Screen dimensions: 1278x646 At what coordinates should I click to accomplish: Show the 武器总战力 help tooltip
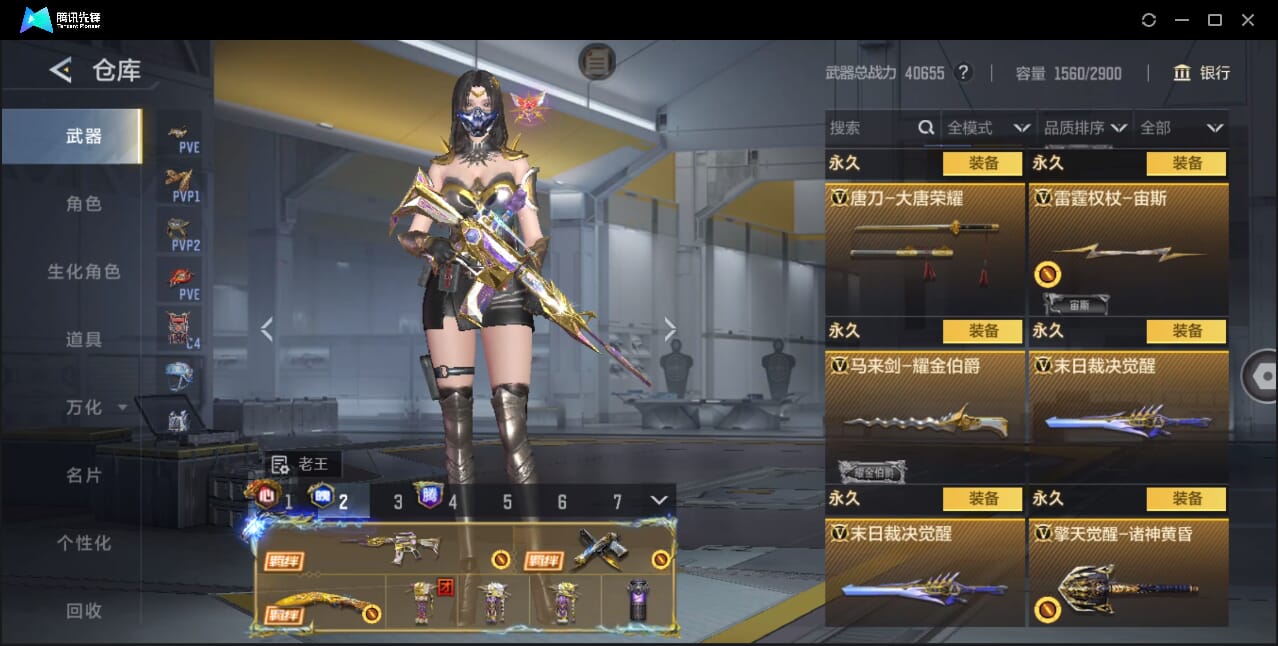pos(963,73)
